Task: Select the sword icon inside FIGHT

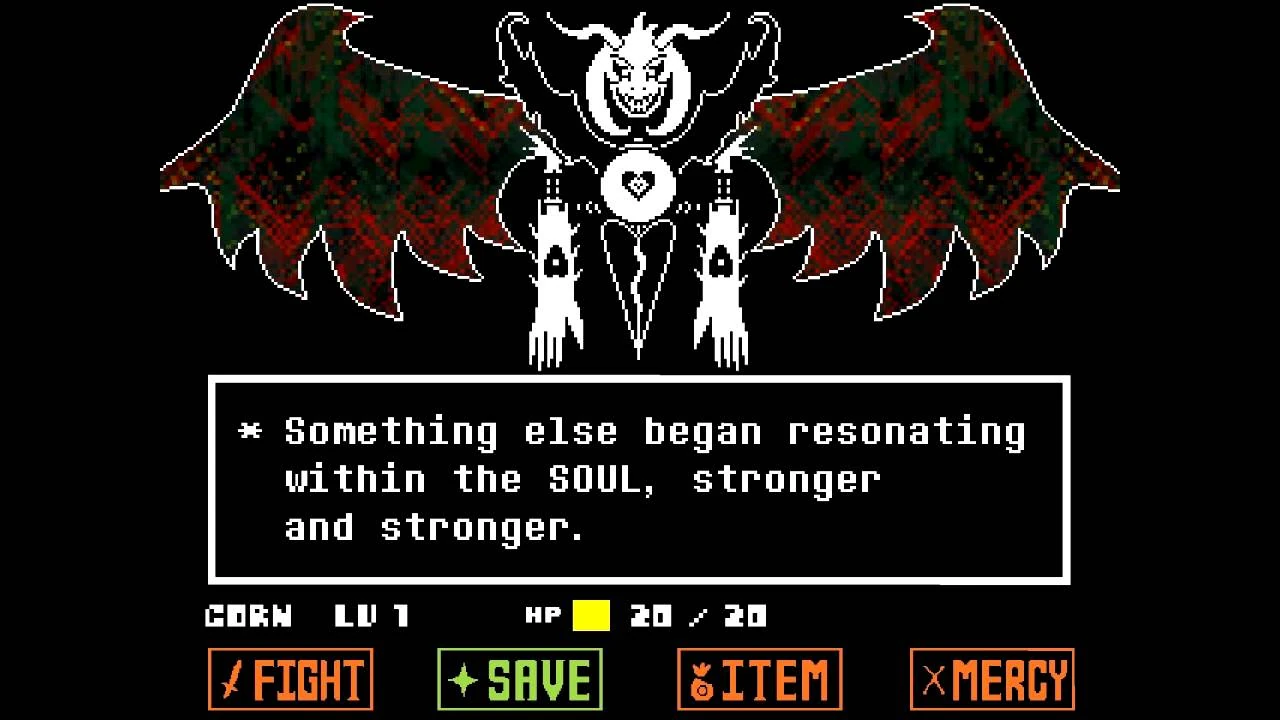Action: [229, 677]
